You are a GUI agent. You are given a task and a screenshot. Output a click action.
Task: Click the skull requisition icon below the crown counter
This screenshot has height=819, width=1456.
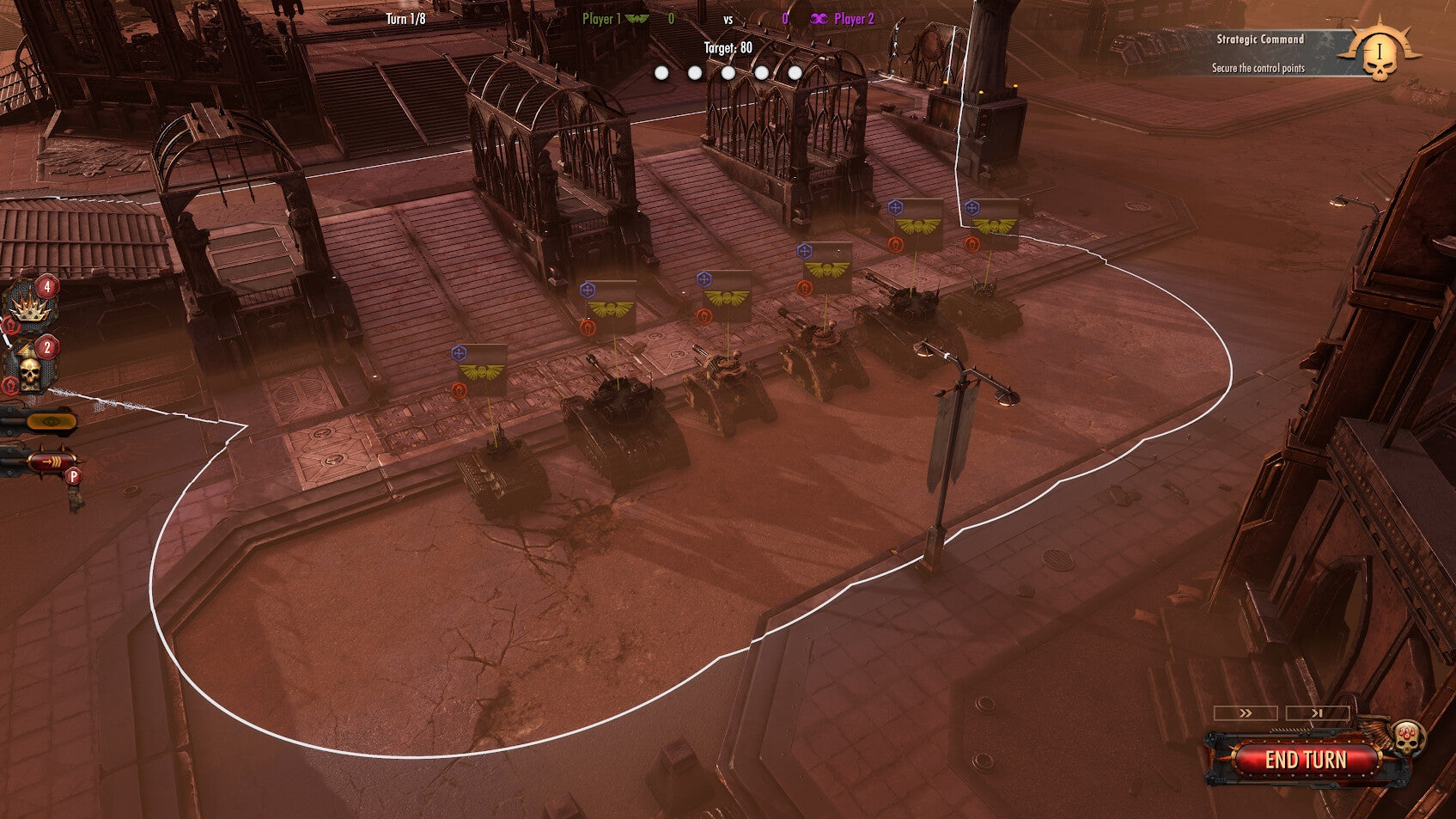point(28,370)
